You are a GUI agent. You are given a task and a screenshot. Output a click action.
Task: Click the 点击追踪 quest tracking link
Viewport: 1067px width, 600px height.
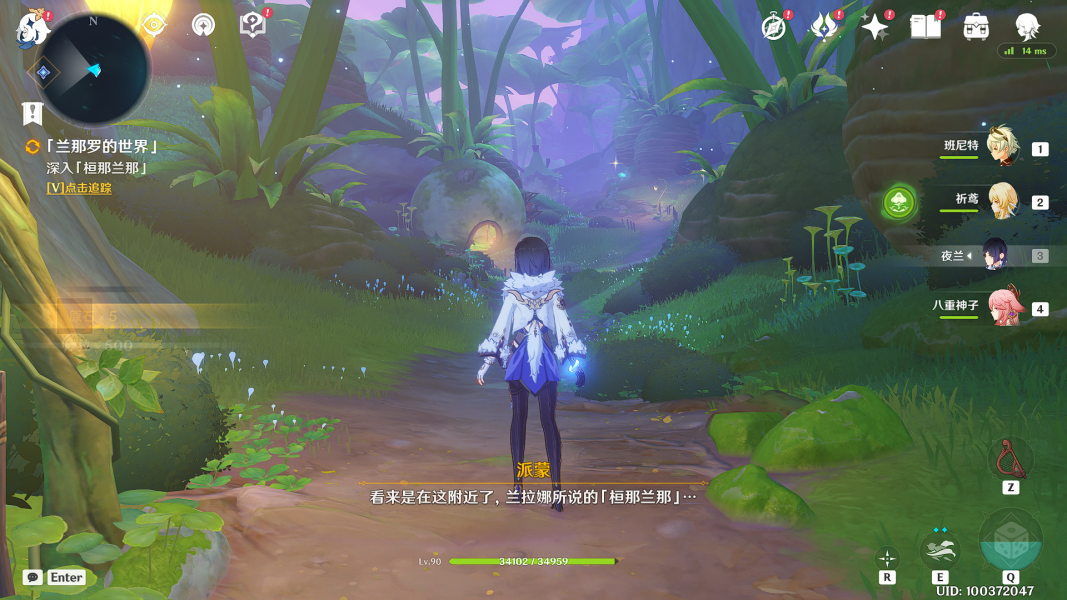79,188
